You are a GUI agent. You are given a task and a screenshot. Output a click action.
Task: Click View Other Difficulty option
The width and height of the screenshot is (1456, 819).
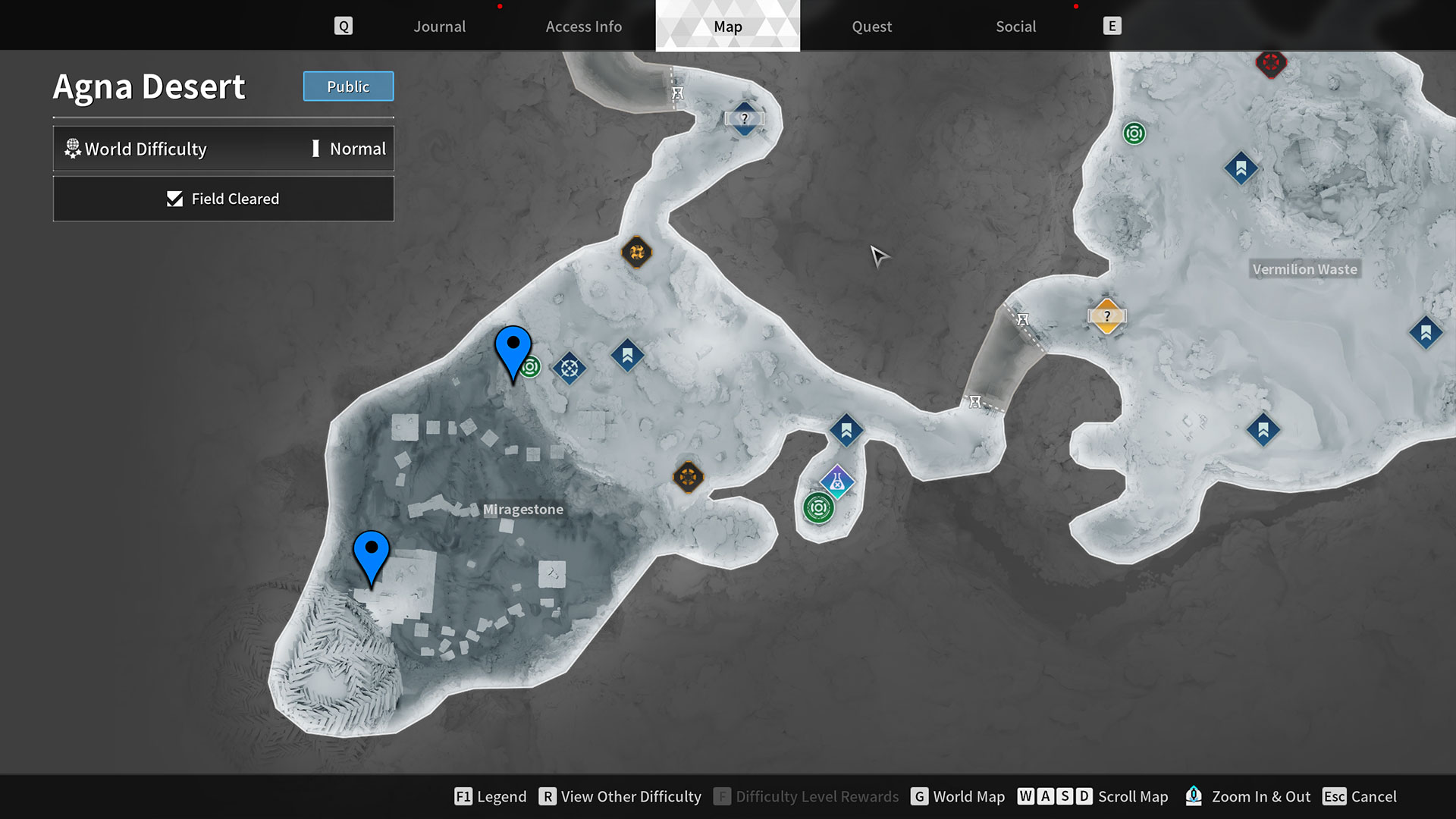620,796
